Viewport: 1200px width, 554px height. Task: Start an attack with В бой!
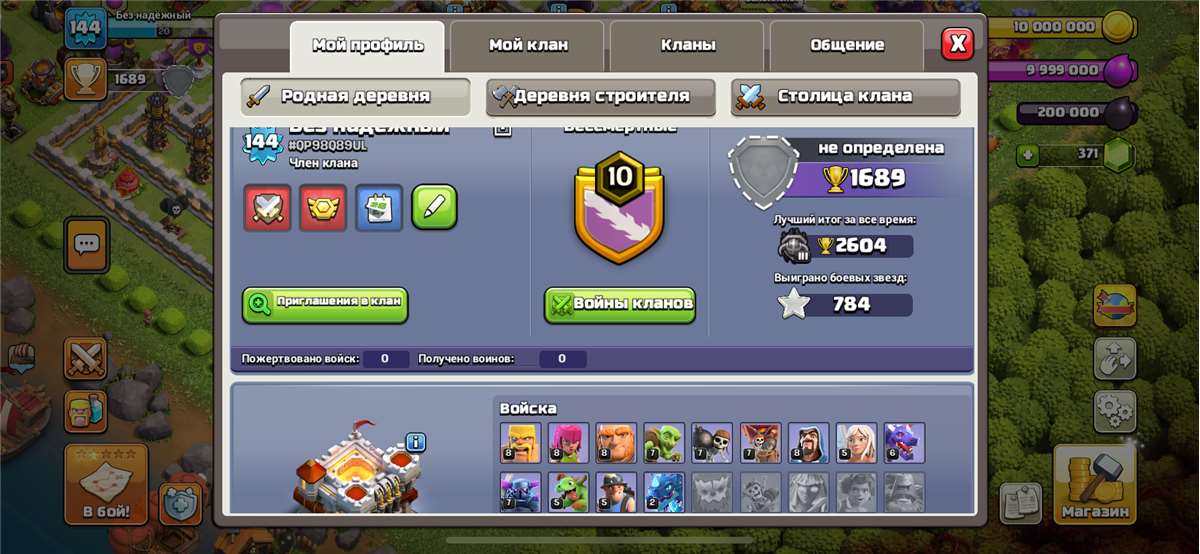106,485
